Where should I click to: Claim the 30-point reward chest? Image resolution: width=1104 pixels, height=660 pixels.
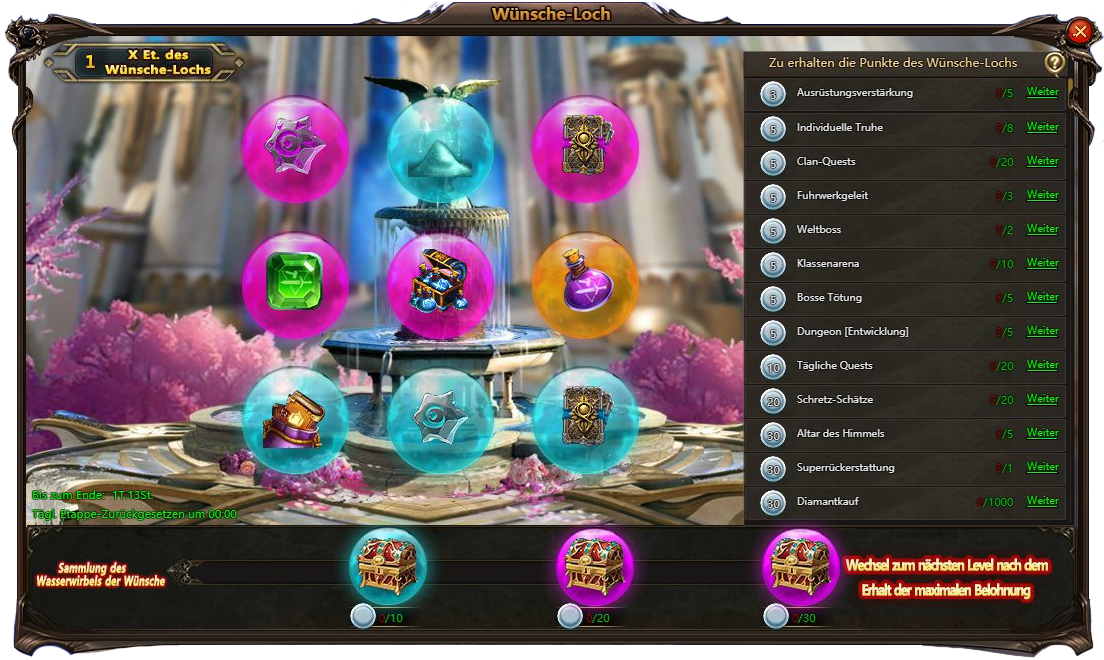pos(801,567)
